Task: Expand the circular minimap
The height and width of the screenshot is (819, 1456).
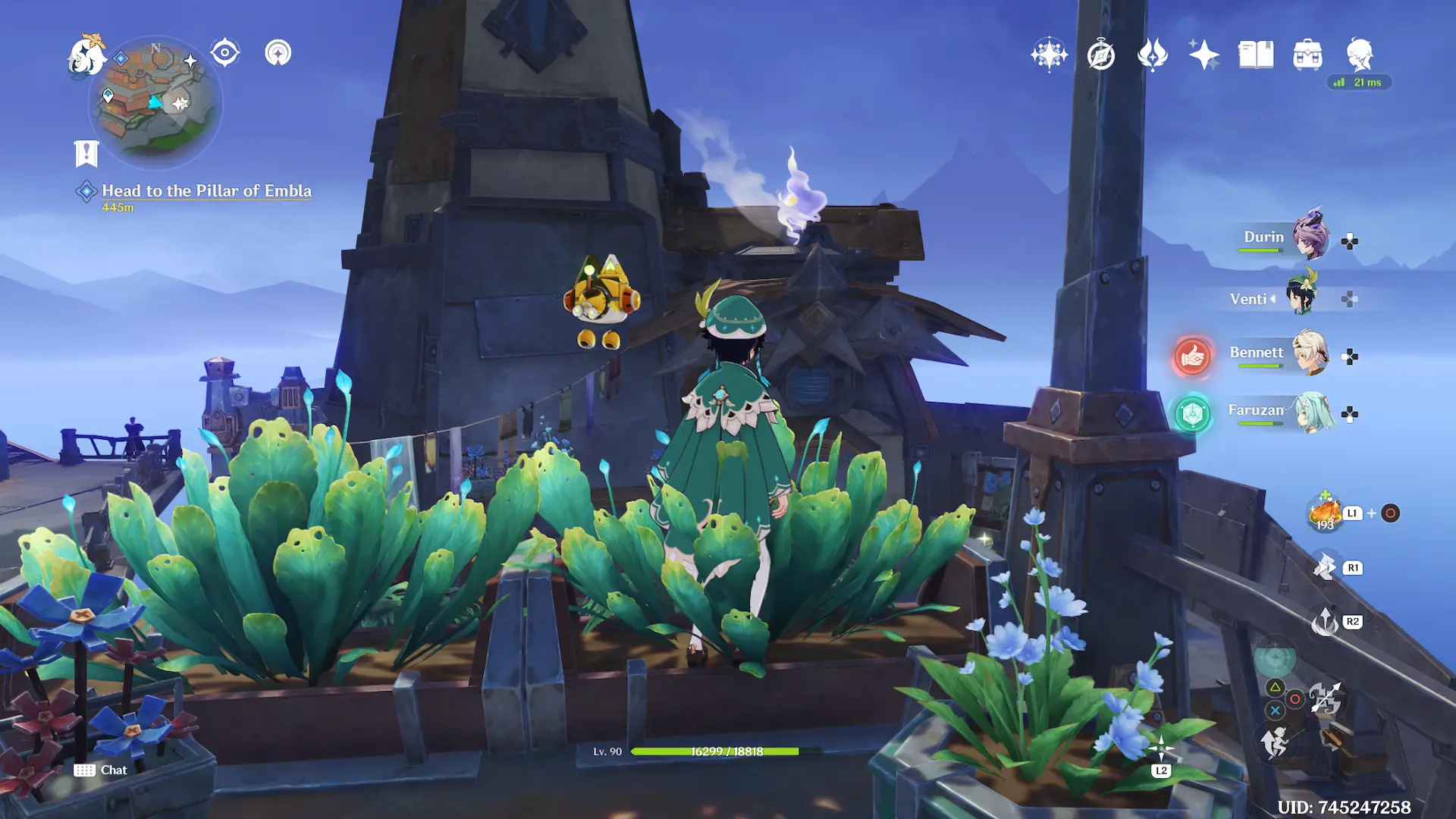Action: (157, 102)
